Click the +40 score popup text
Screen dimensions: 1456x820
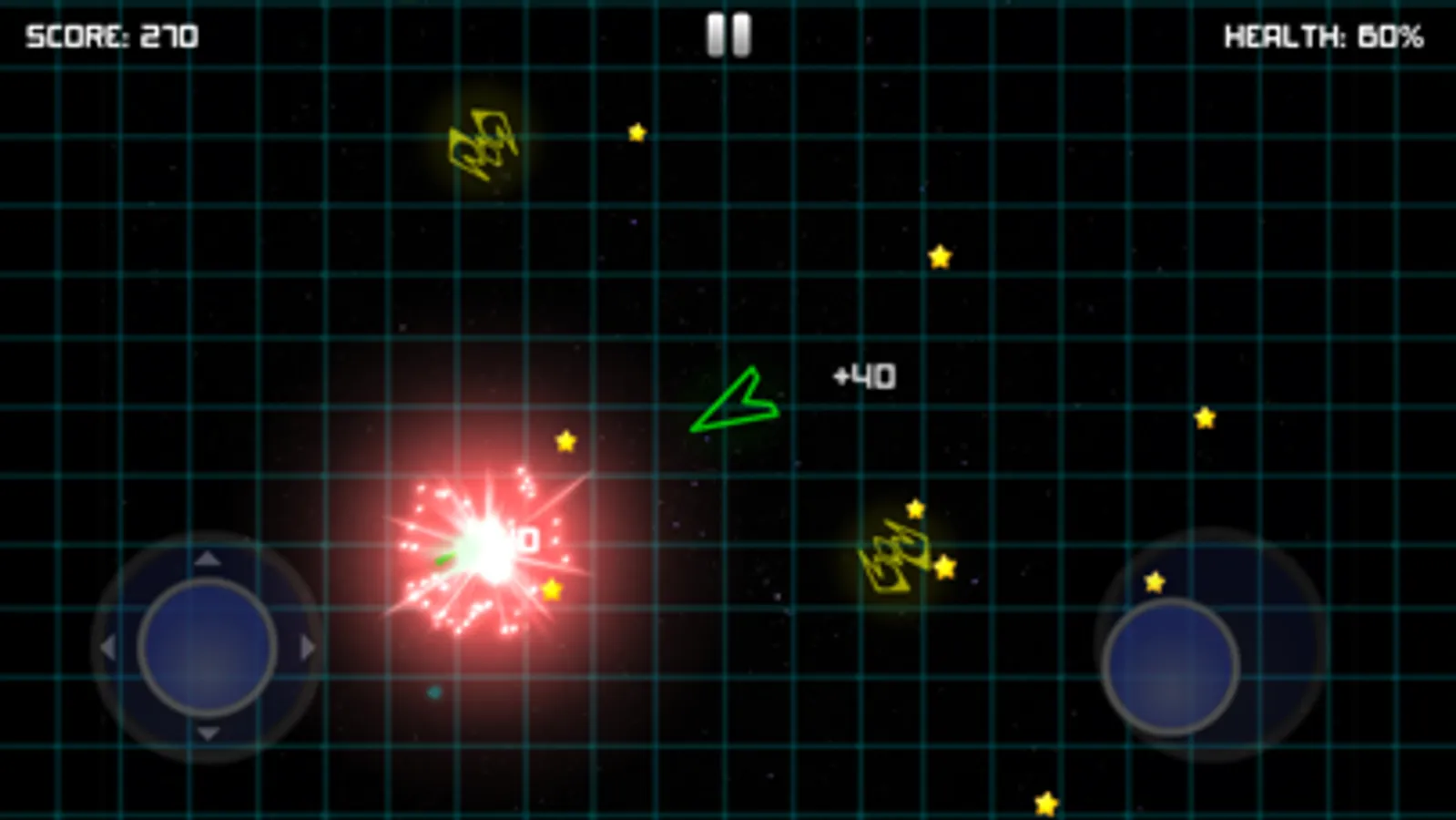pos(863,374)
